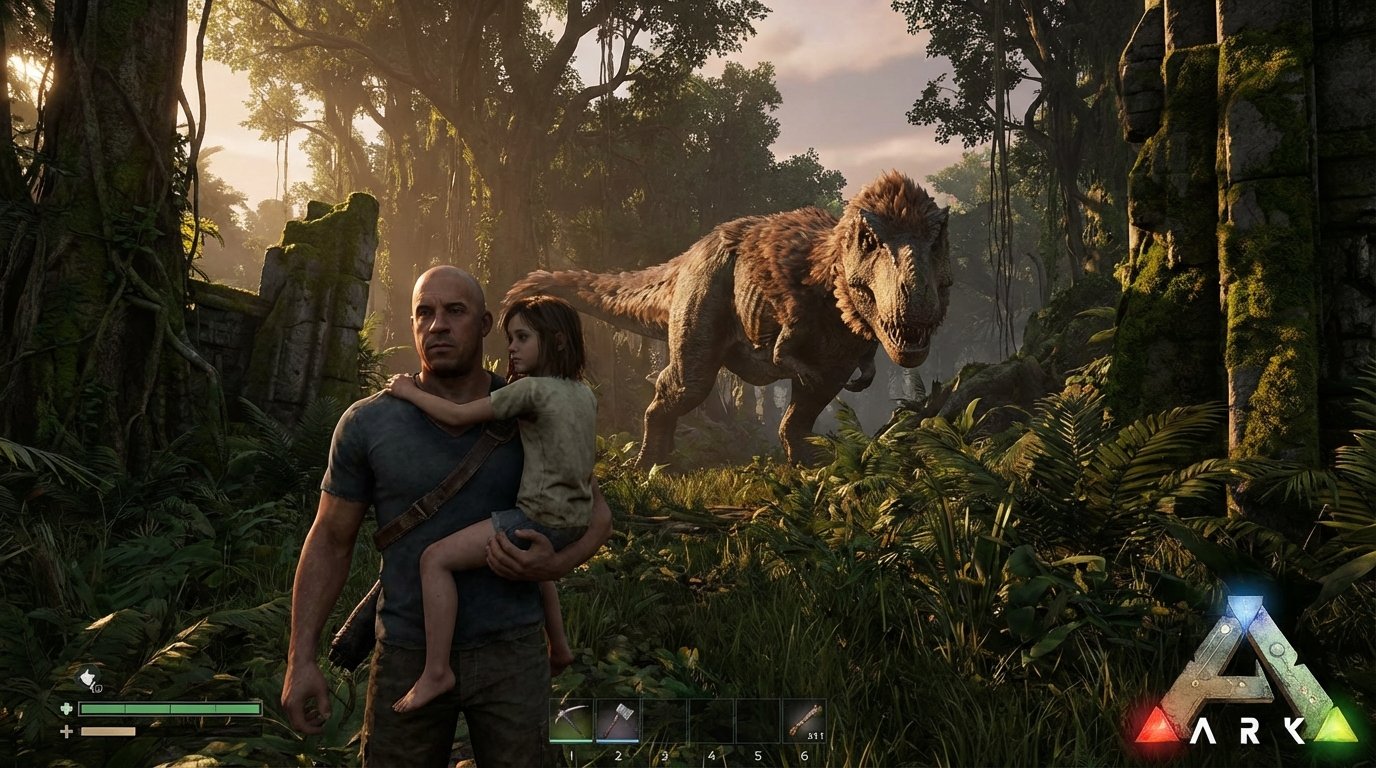Screen dimensions: 1376x768
Task: Click the durability bar under the pickaxe
Action: [570, 741]
